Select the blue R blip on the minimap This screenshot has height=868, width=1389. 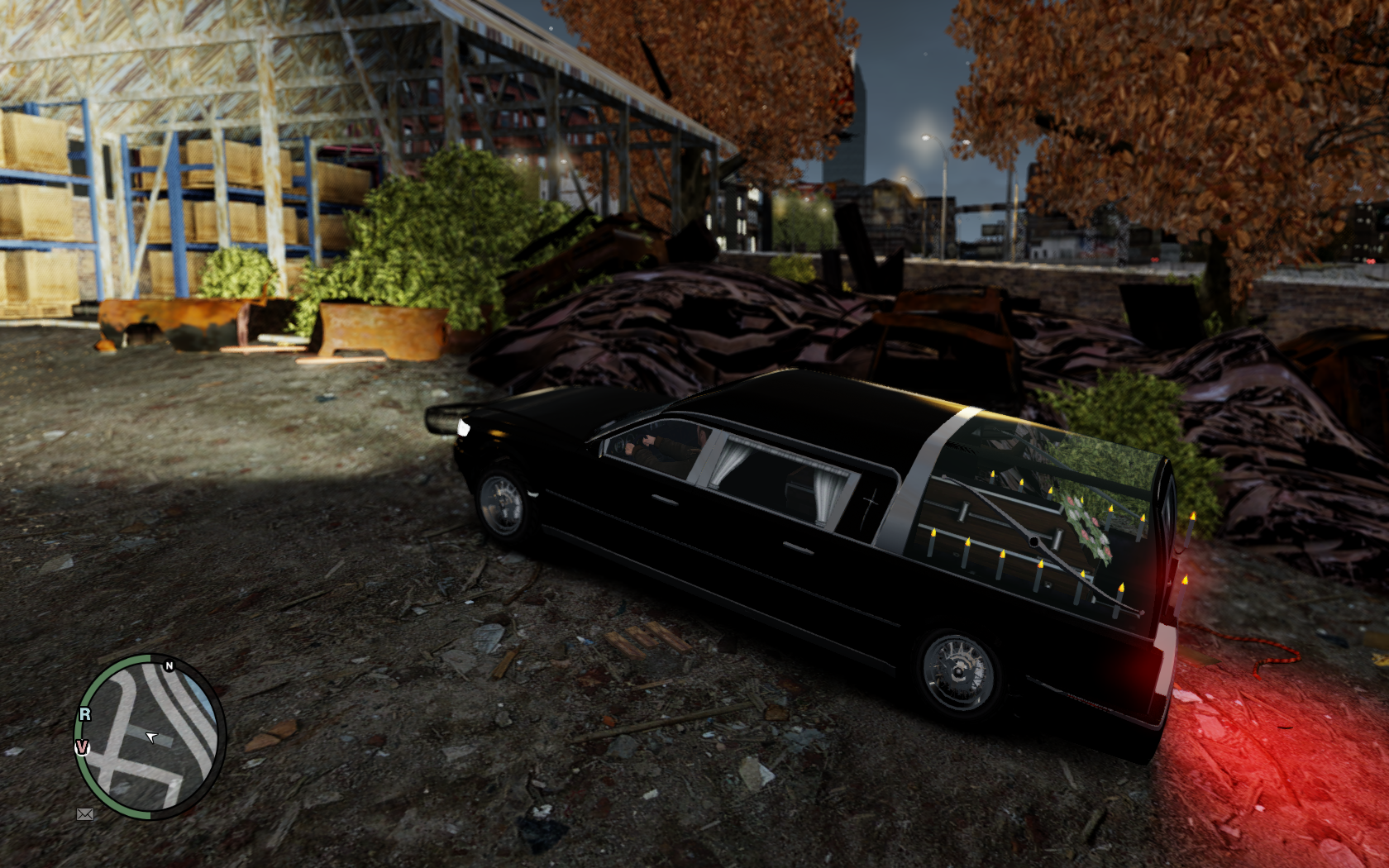tap(84, 714)
